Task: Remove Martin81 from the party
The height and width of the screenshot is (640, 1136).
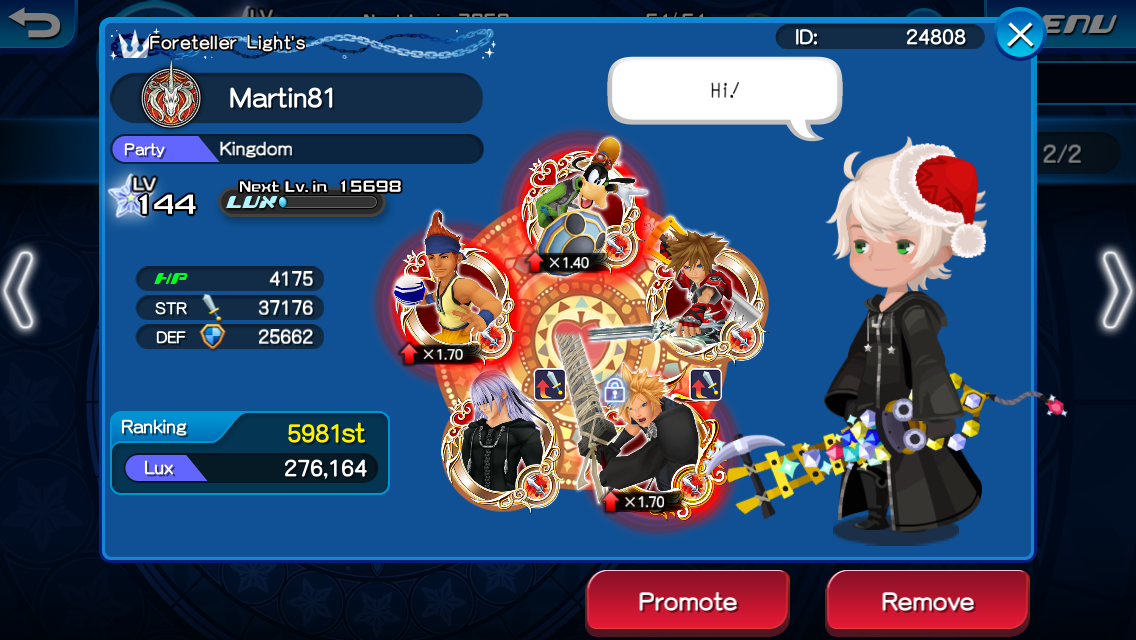Action: coord(927,602)
